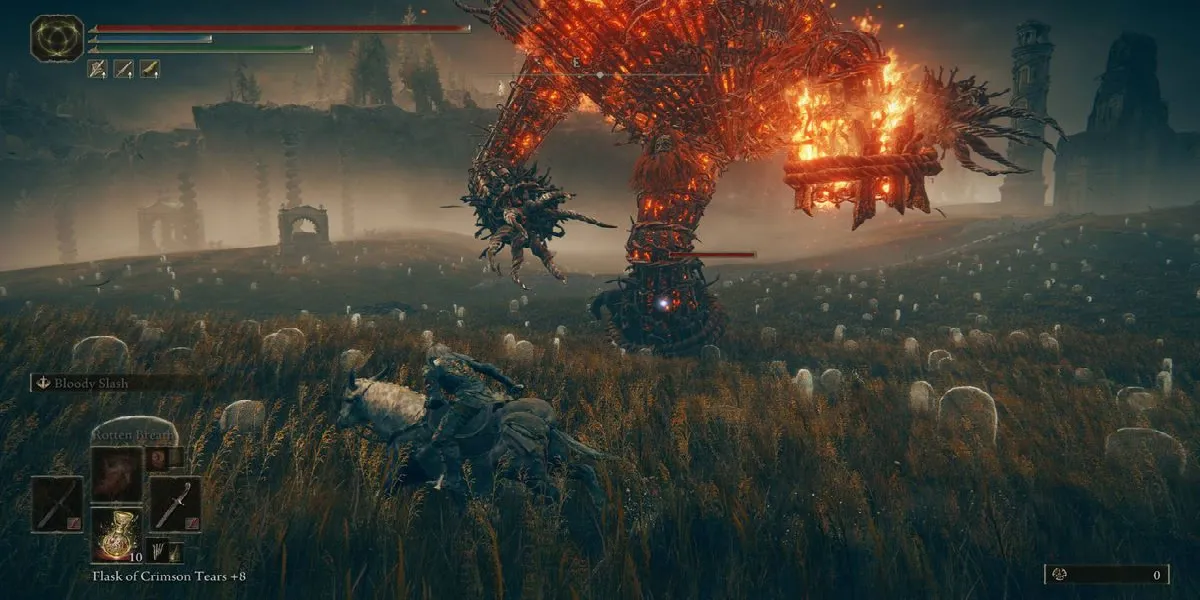
Task: Choose the Rotten Breath spell slot
Action: (x=116, y=473)
